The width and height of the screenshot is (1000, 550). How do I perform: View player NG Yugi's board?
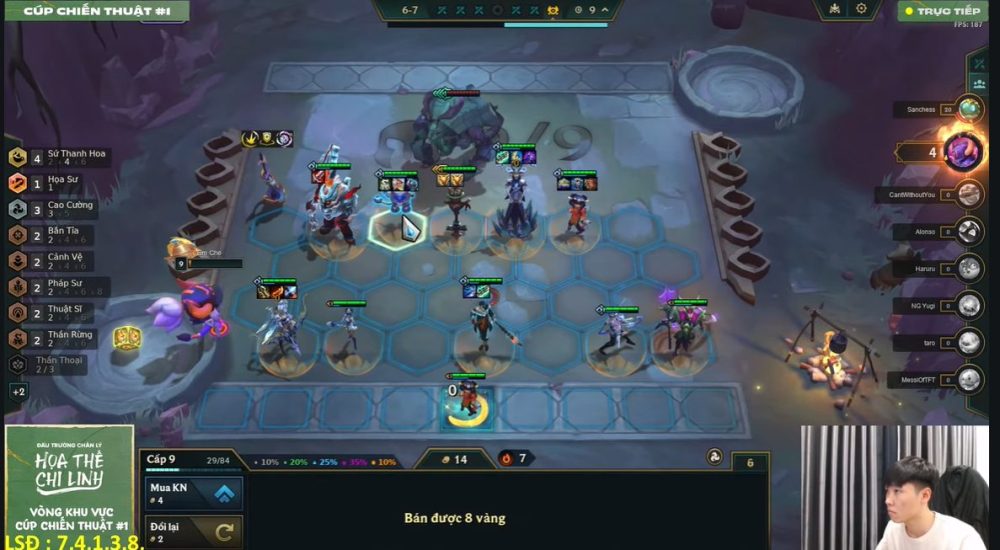tap(968, 305)
